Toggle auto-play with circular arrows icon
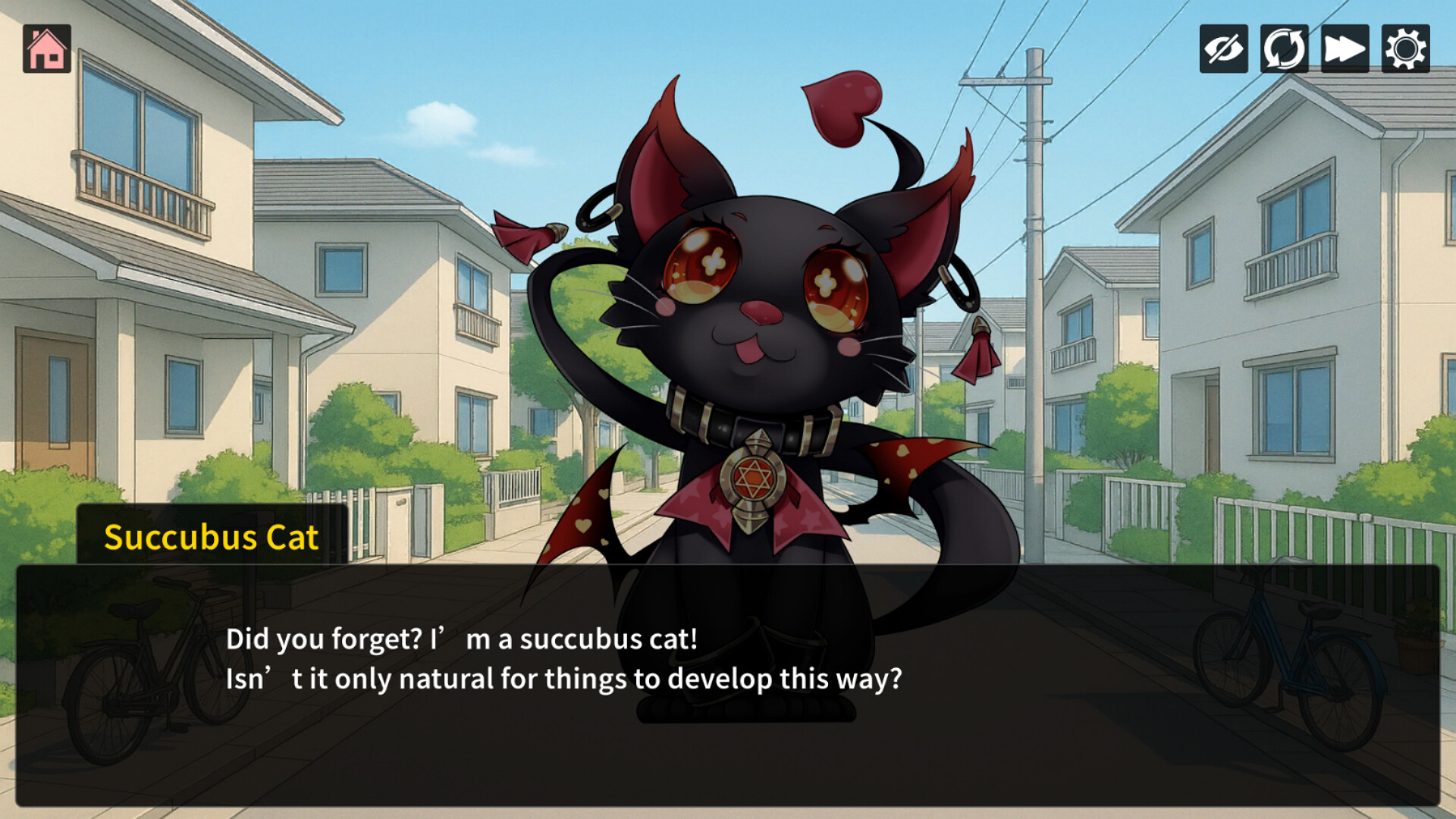Screen dimensions: 1456x819 tap(1284, 49)
